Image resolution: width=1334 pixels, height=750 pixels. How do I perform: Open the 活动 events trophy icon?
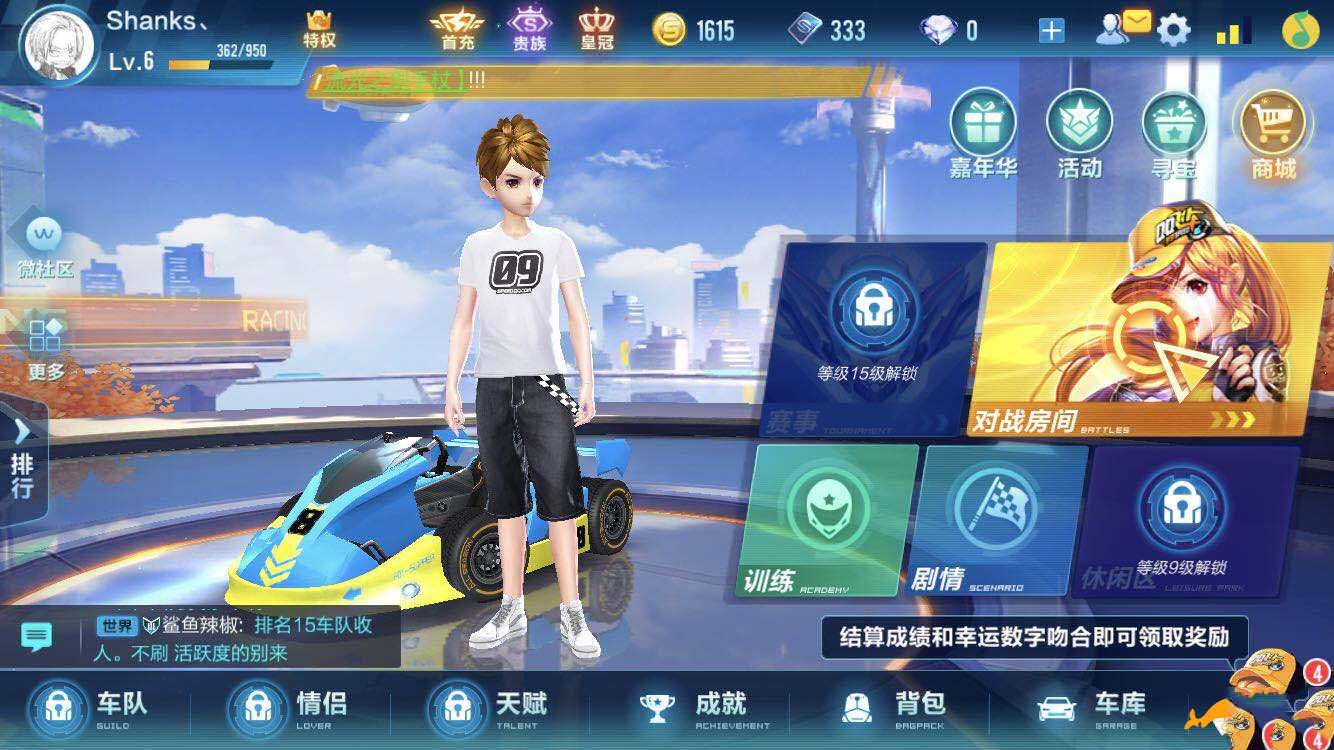click(x=1078, y=140)
